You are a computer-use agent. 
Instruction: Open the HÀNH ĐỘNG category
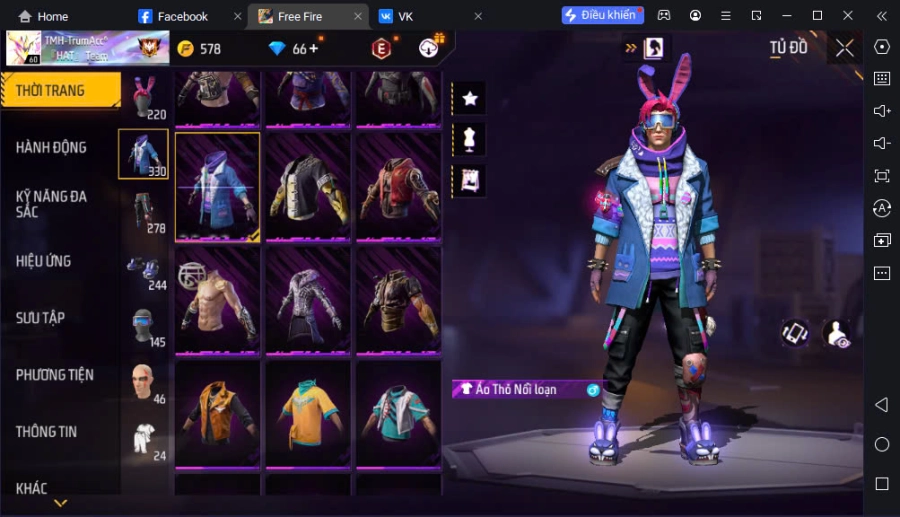[x=52, y=147]
